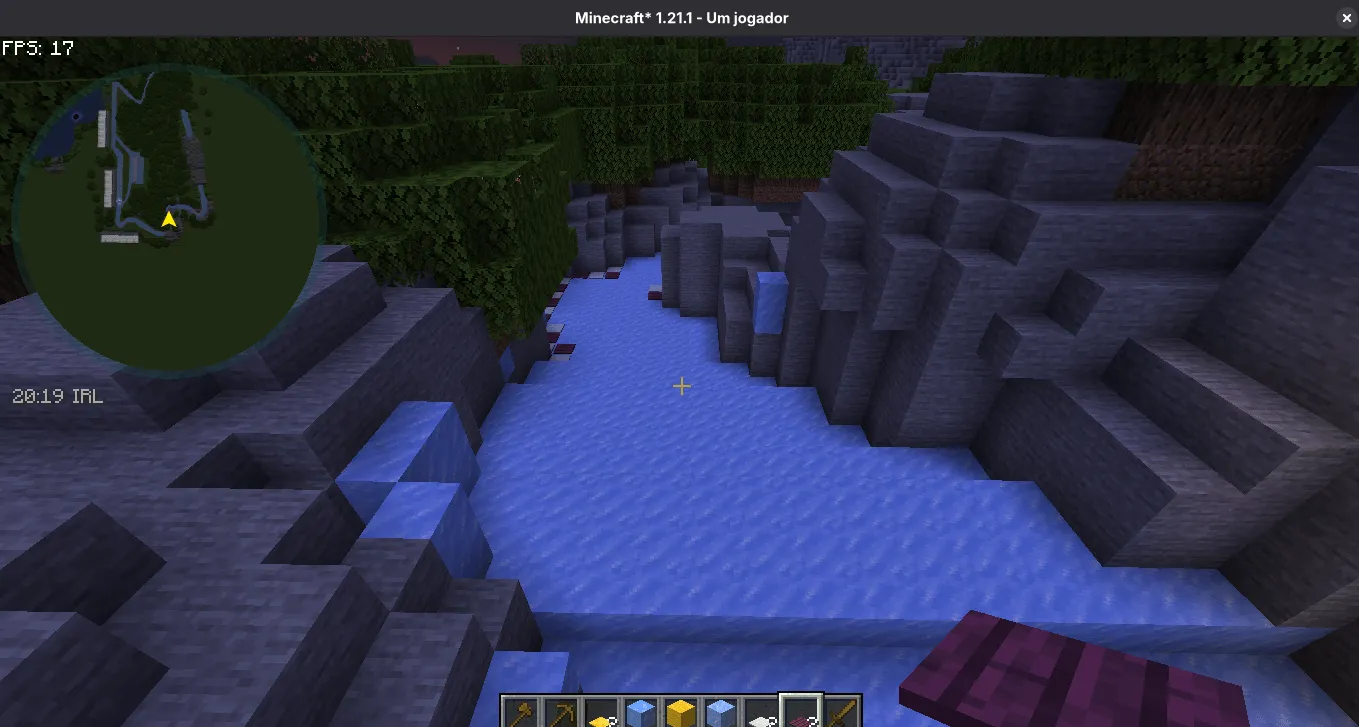Click the FPS: 17 counter overlay

[x=37, y=46]
